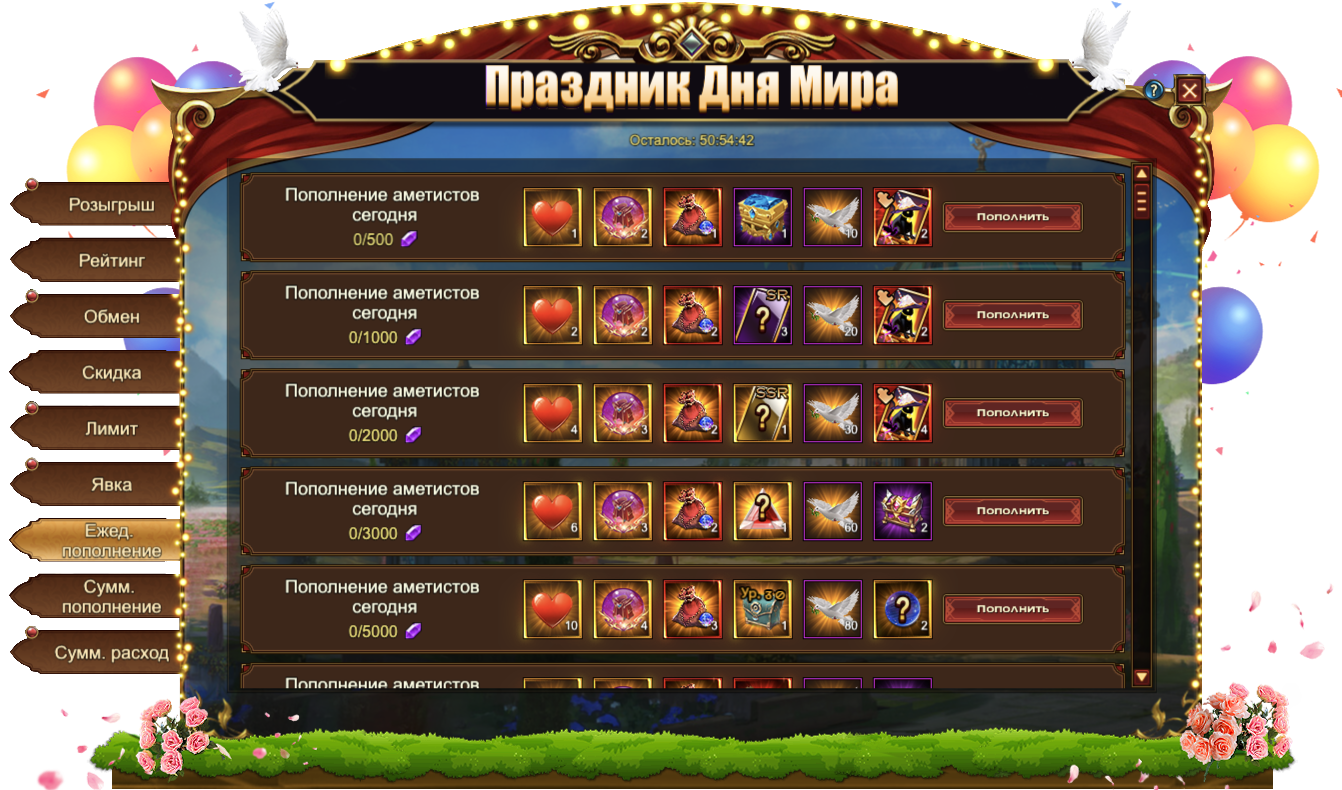Click Пополнить for the 0/500 amethyst tier
The height and width of the screenshot is (790, 1342).
(1012, 217)
